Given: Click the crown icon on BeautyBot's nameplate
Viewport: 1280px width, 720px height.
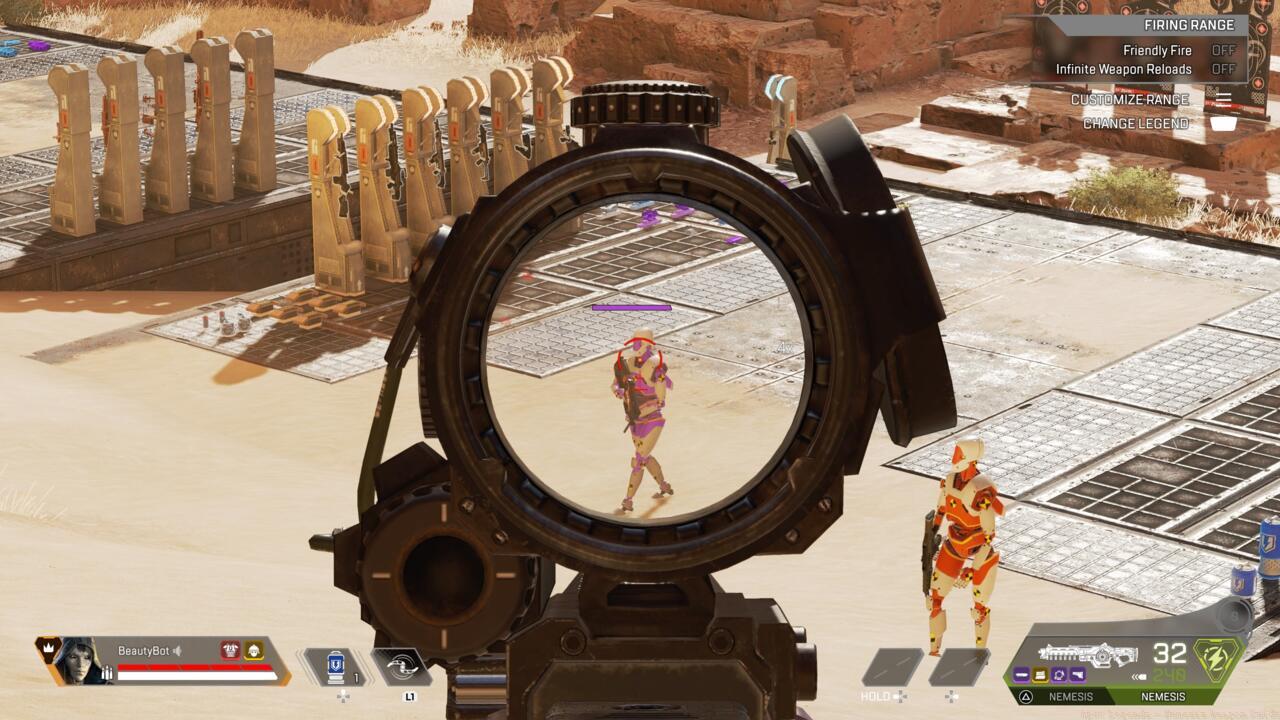Looking at the screenshot, I should (x=48, y=645).
